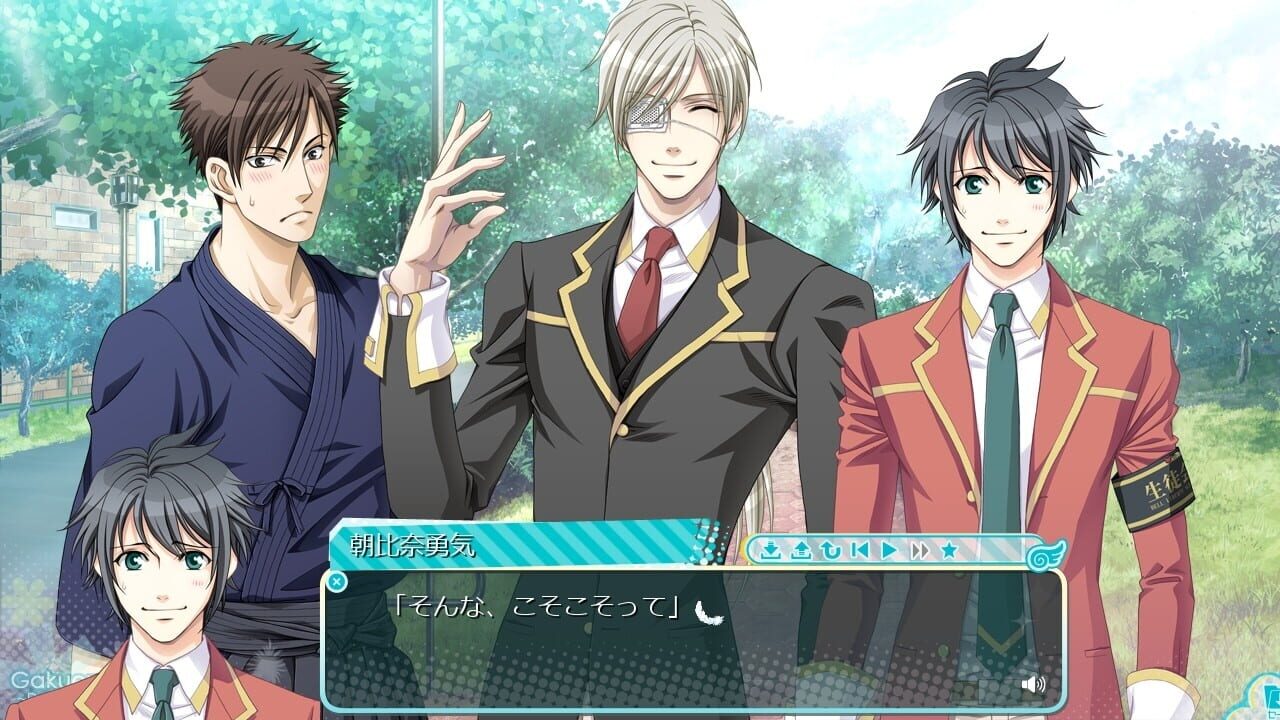Jump back using the skip-to-start icon

[862, 551]
